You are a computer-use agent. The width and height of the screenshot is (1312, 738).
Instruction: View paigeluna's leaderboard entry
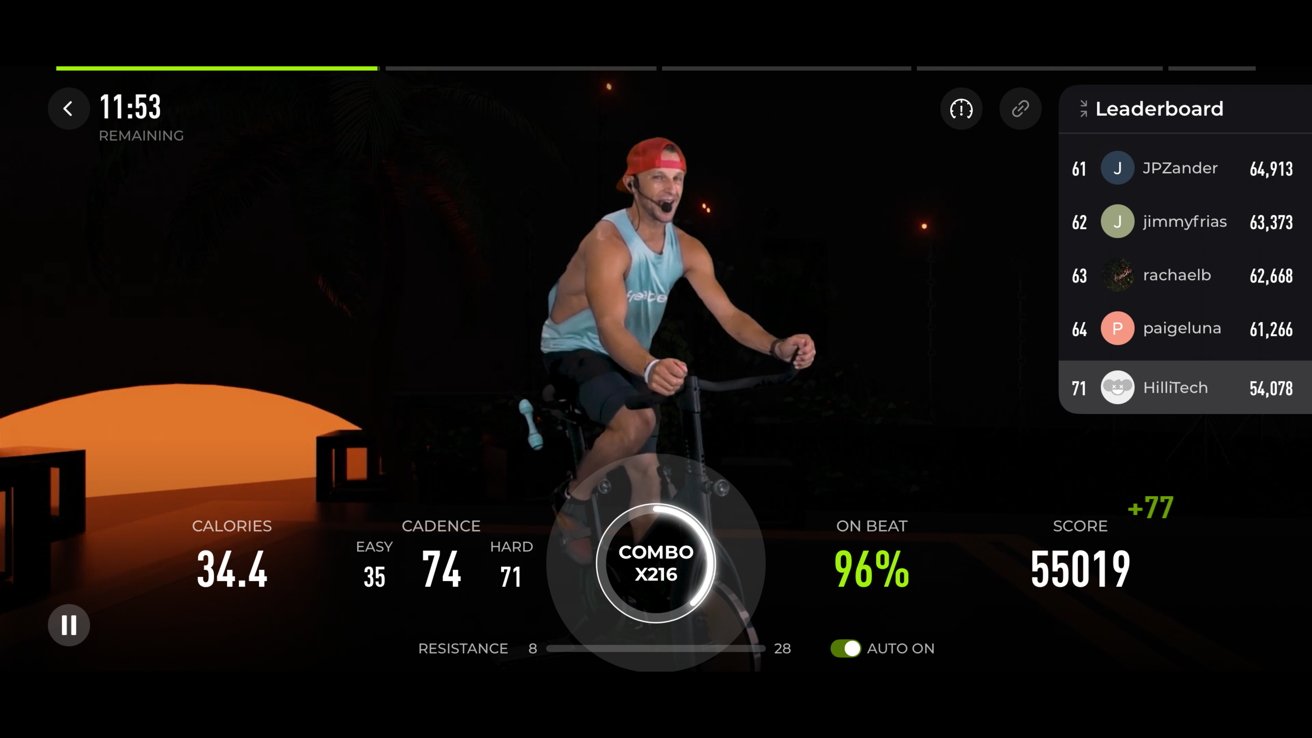[x=1184, y=328]
